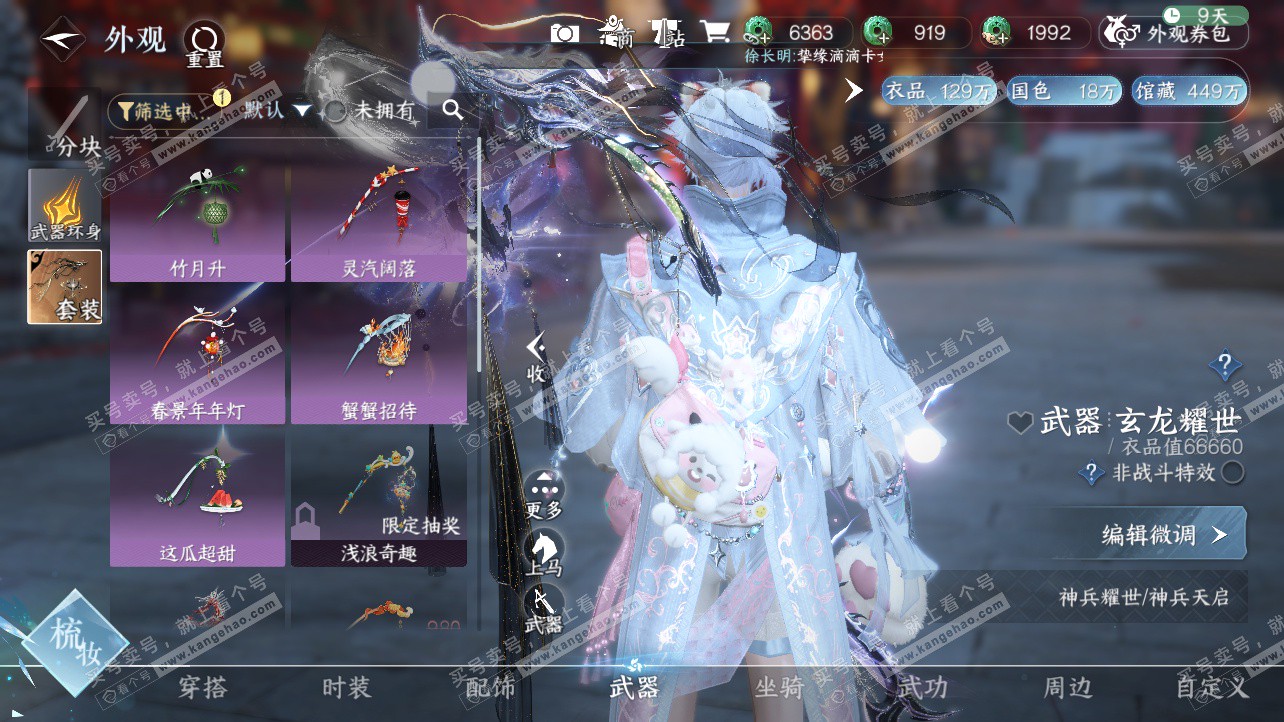This screenshot has height=722, width=1284.
Task: Open the magnifier search
Action: pos(453,110)
